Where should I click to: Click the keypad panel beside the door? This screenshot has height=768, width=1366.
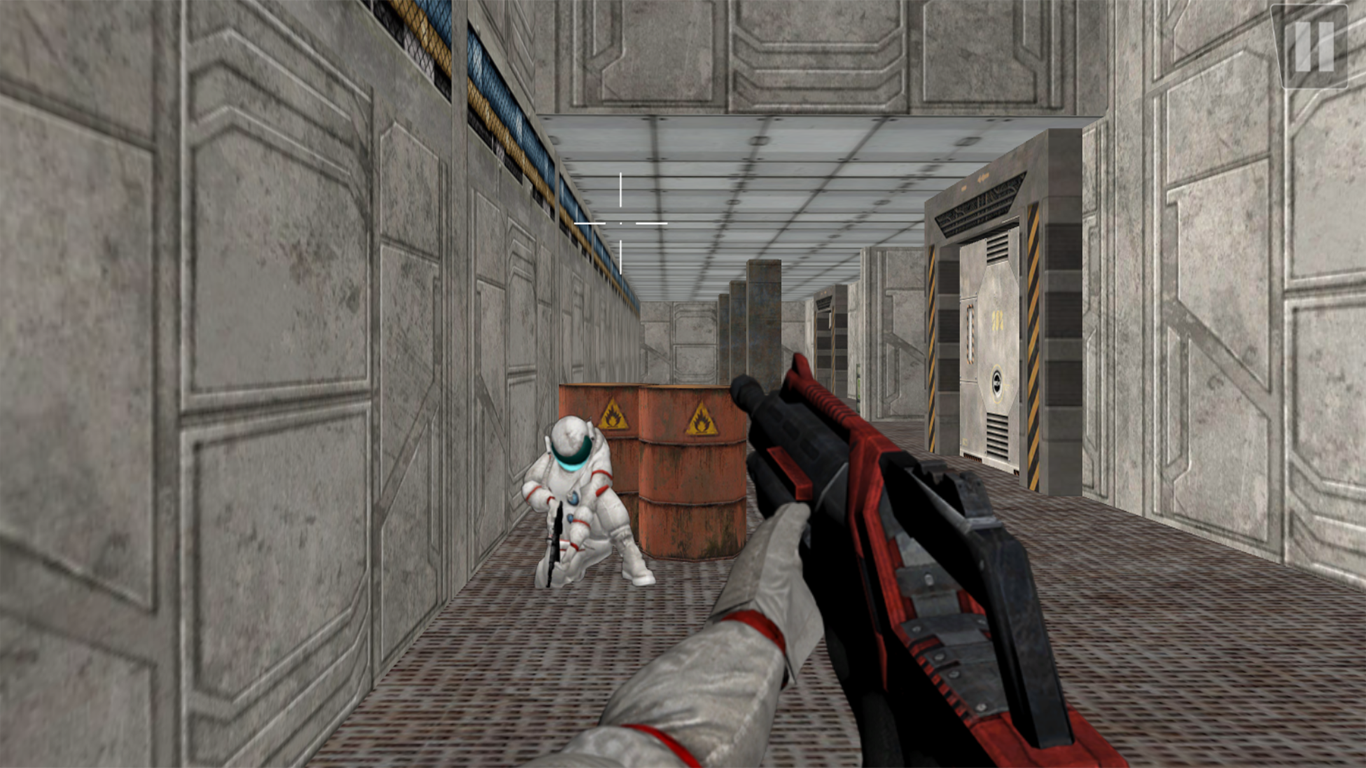coord(969,331)
